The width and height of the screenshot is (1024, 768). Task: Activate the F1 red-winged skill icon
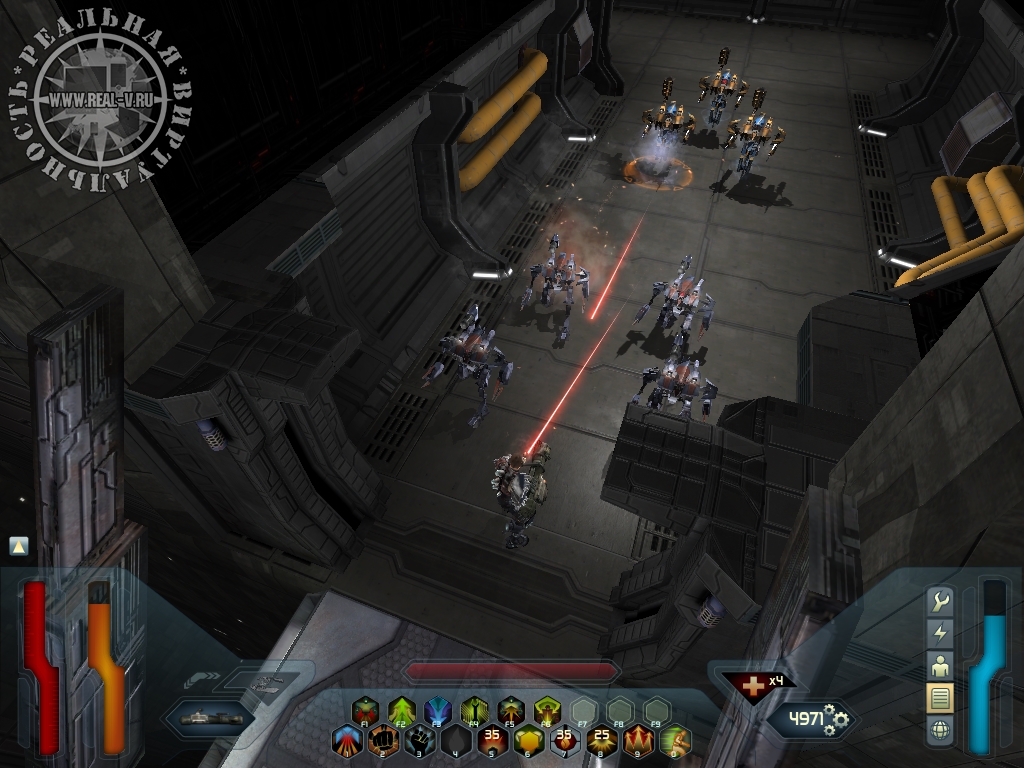pos(366,712)
